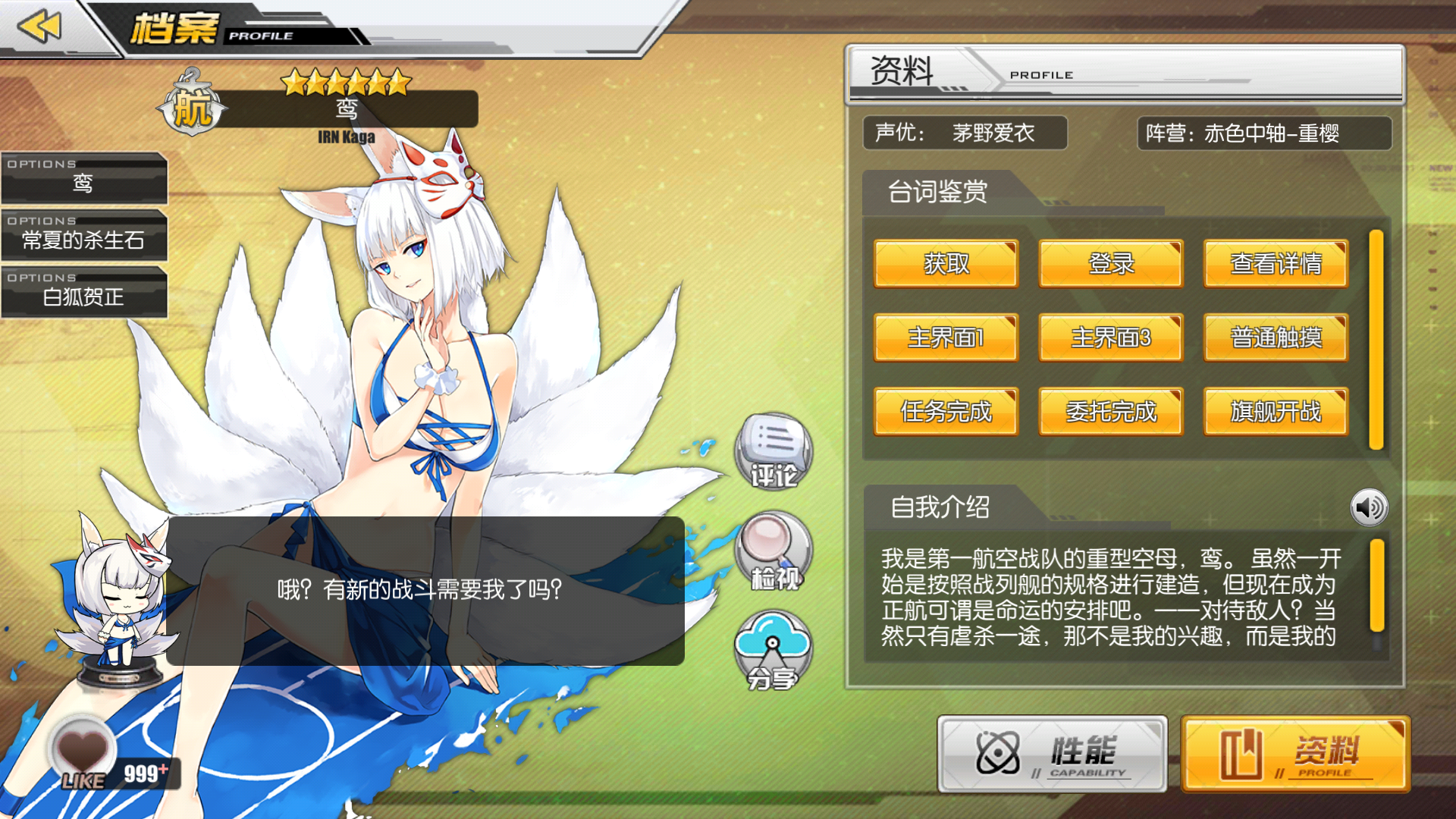Play the 旗舰开战 flagship battle line
Screen dimensions: 1456x819
[1275, 413]
